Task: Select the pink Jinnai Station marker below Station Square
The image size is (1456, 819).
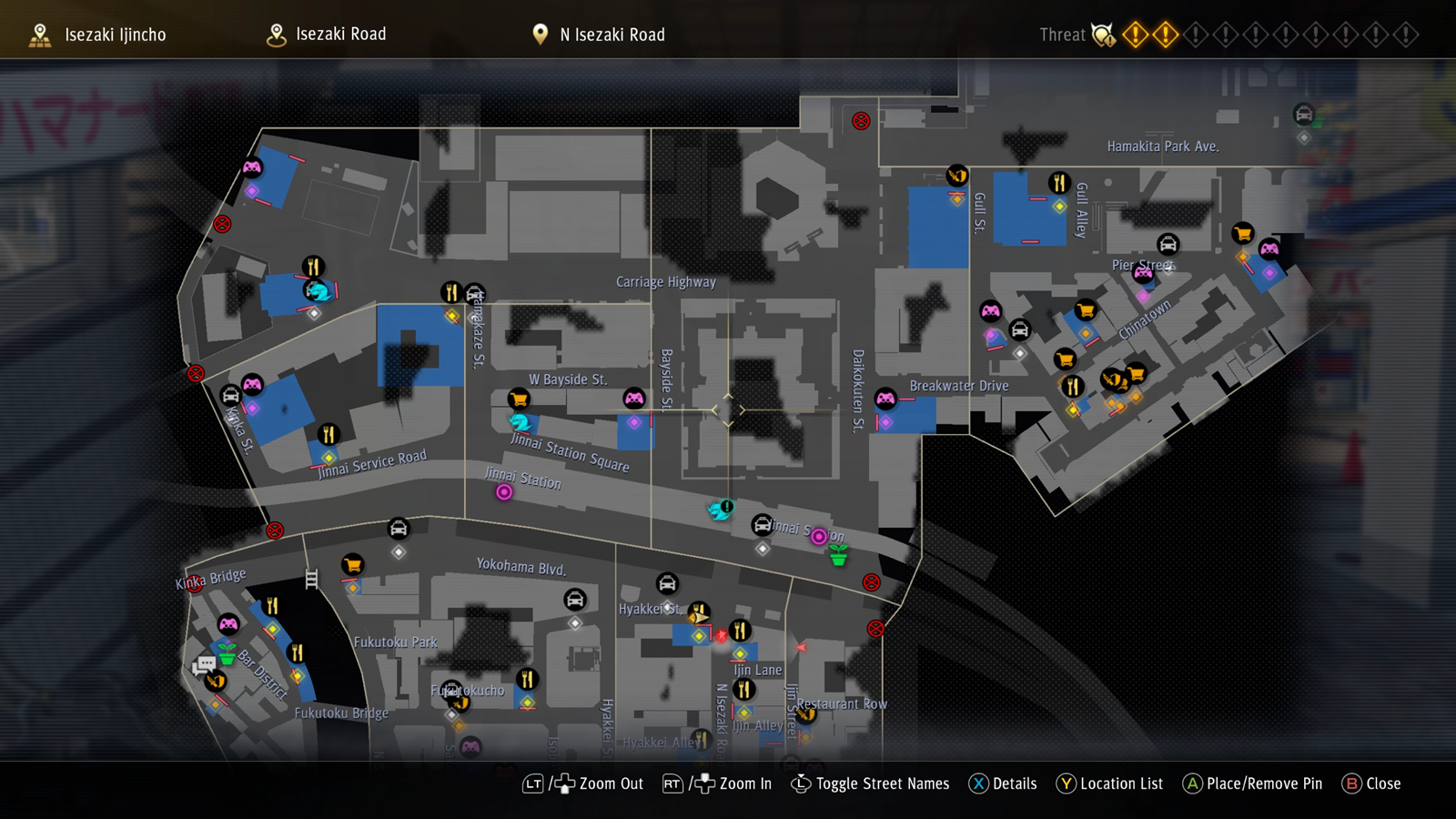Action: point(504,492)
